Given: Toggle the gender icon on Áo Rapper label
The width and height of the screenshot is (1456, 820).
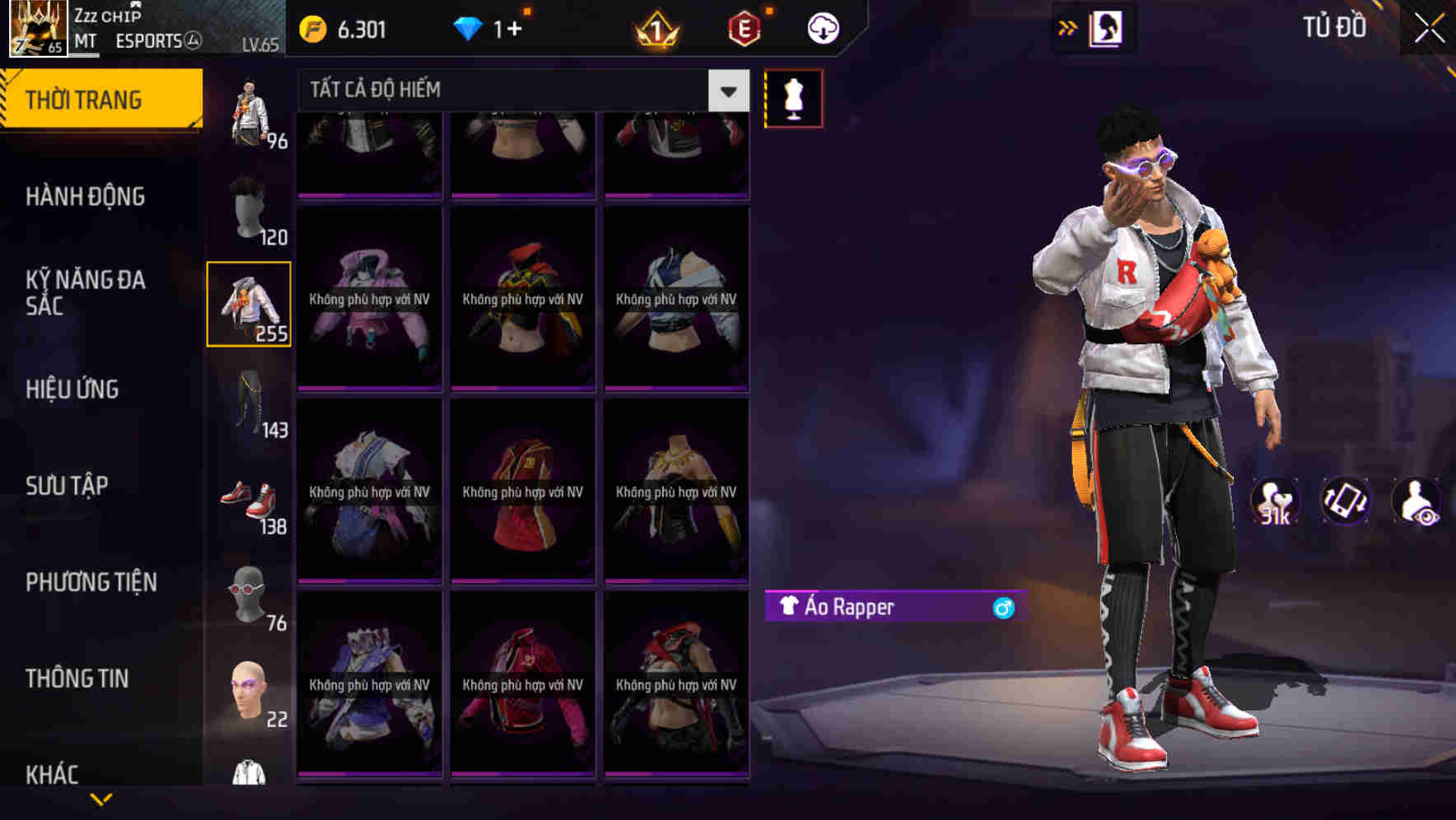Looking at the screenshot, I should click(1003, 608).
